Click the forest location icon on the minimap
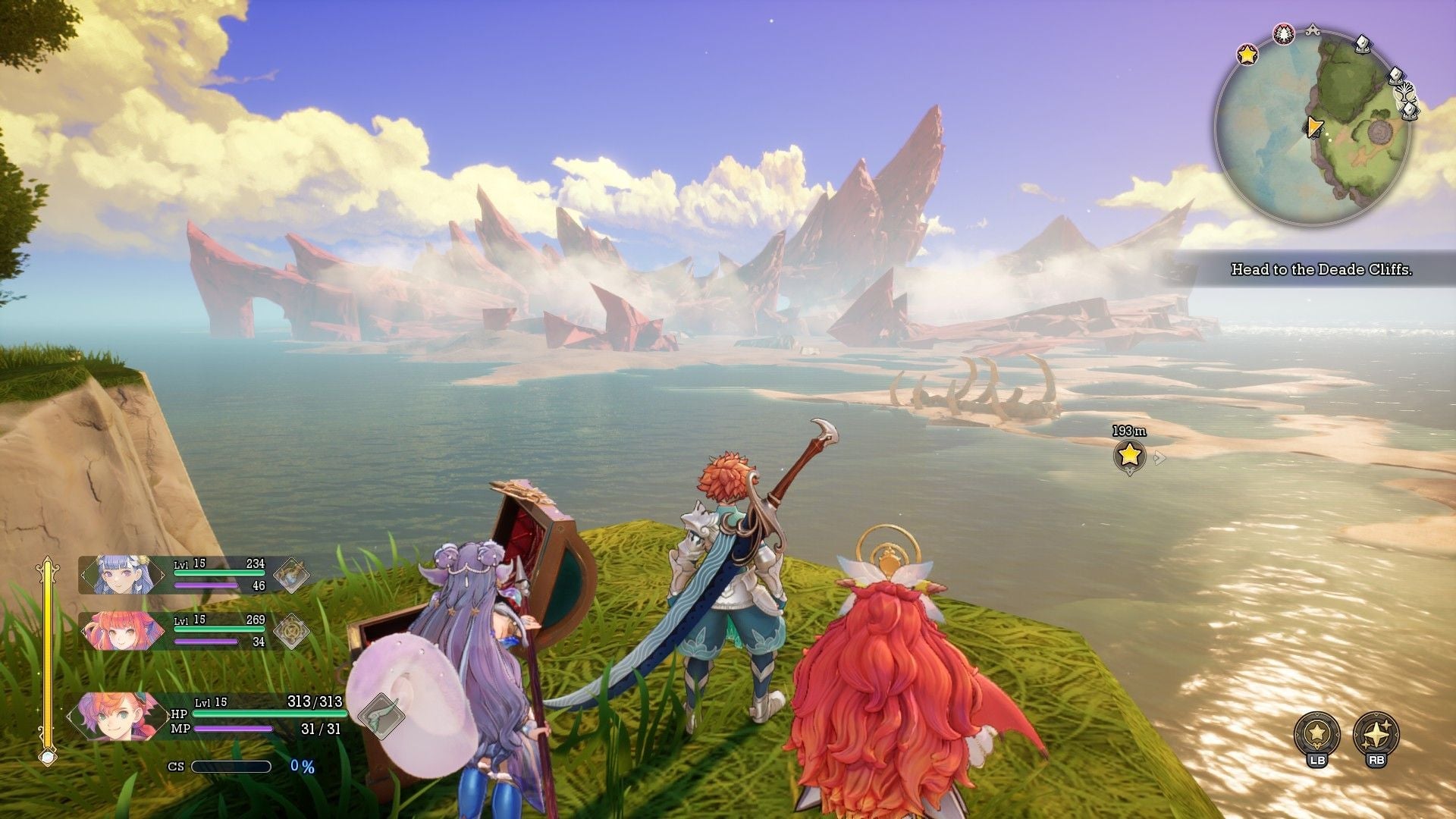The image size is (1456, 819). [x=1283, y=32]
